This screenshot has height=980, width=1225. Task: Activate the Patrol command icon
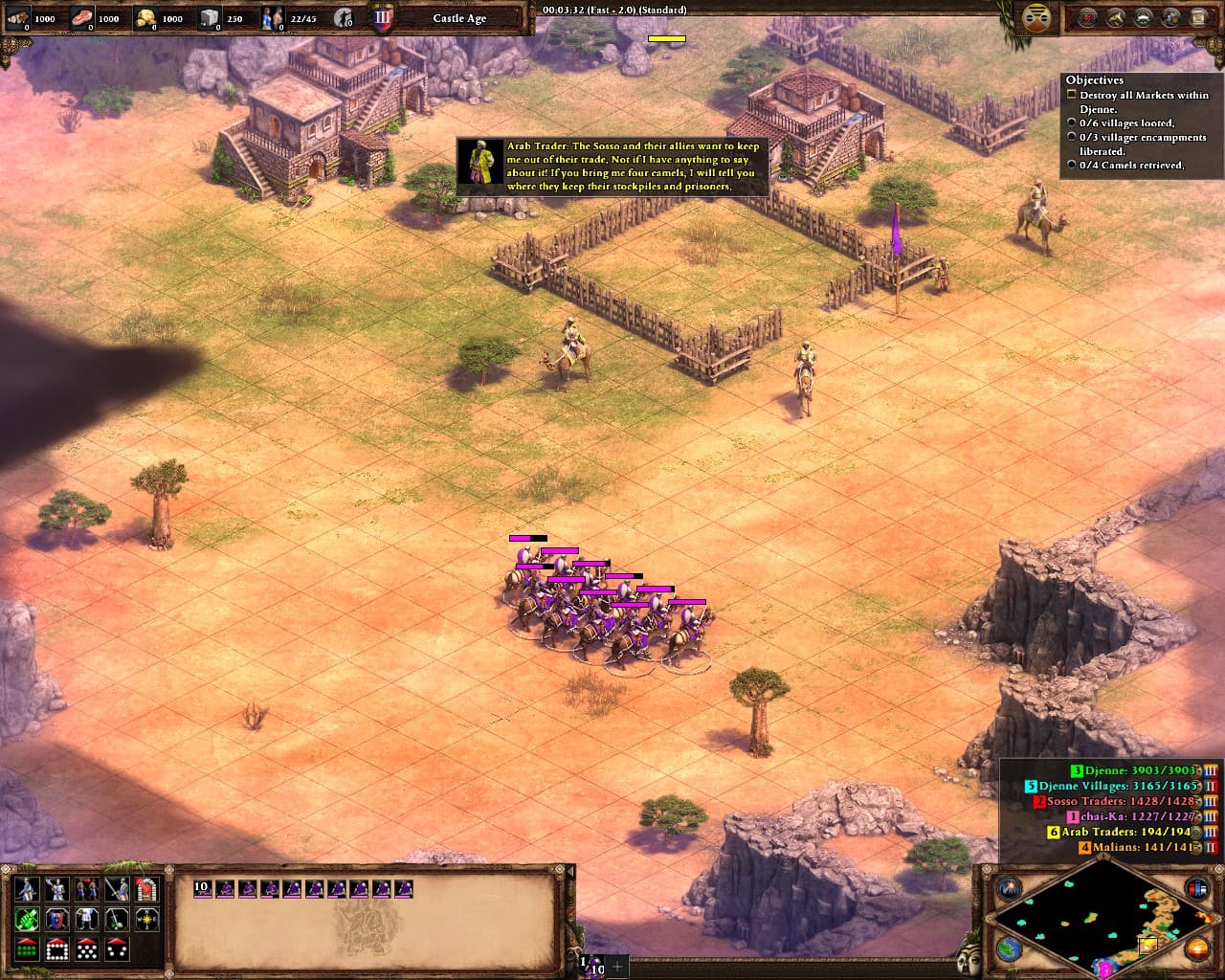[x=117, y=920]
